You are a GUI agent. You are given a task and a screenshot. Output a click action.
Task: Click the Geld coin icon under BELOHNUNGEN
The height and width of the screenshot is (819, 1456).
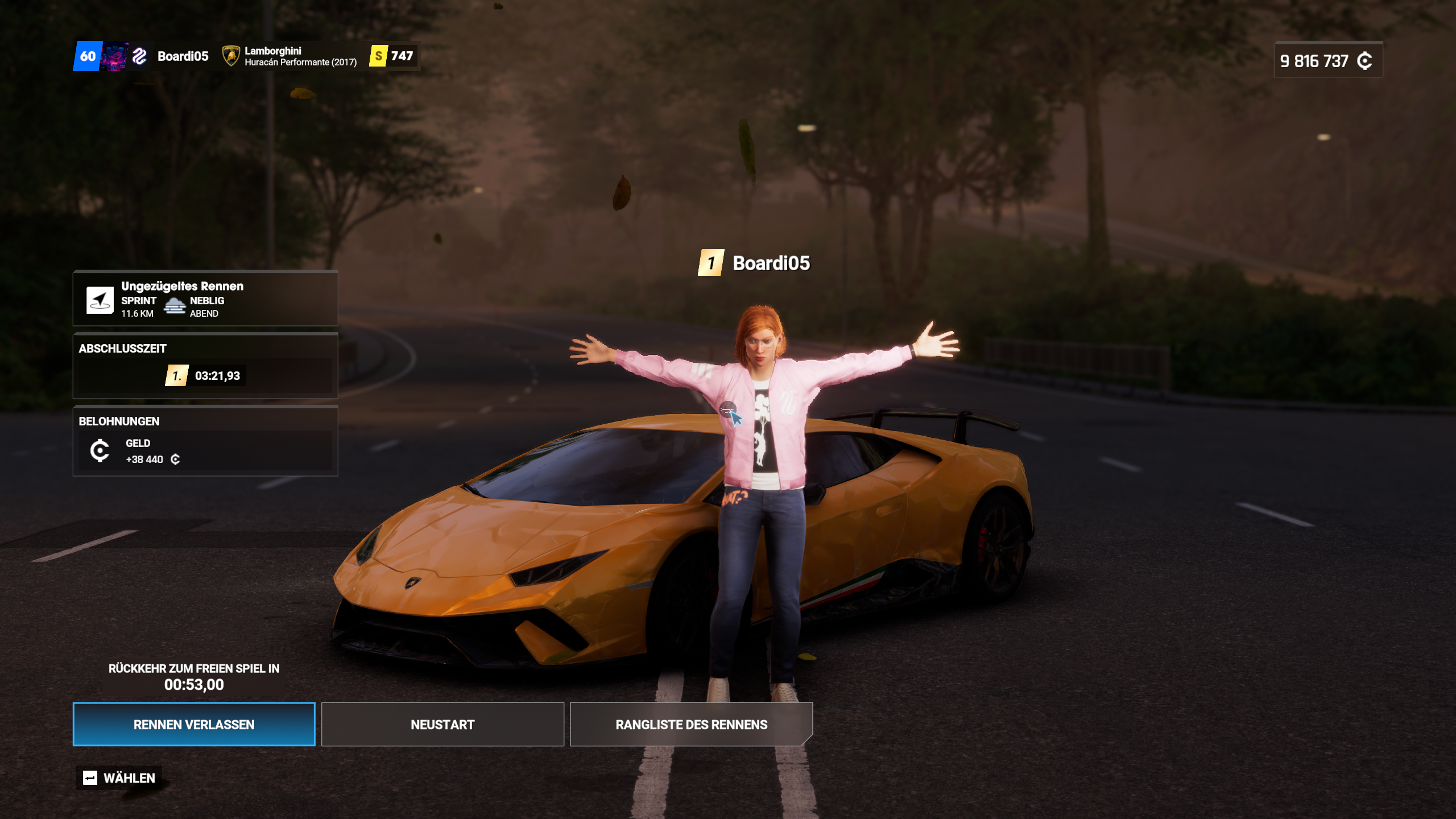pyautogui.click(x=101, y=450)
